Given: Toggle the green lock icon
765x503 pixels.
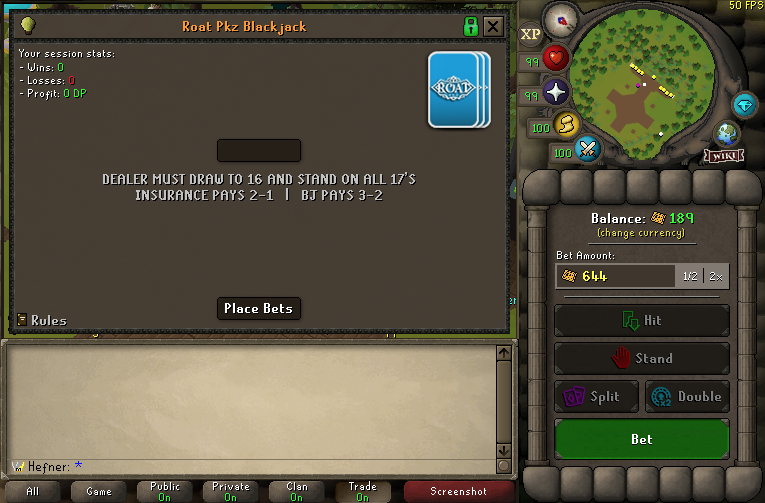Looking at the screenshot, I should click(471, 26).
